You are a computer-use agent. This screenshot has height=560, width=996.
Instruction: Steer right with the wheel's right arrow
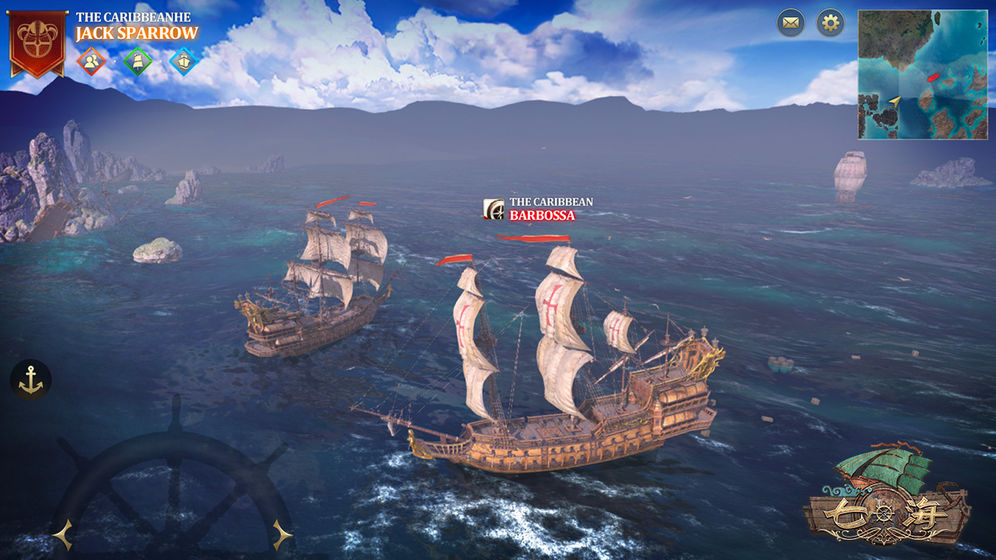point(283,533)
